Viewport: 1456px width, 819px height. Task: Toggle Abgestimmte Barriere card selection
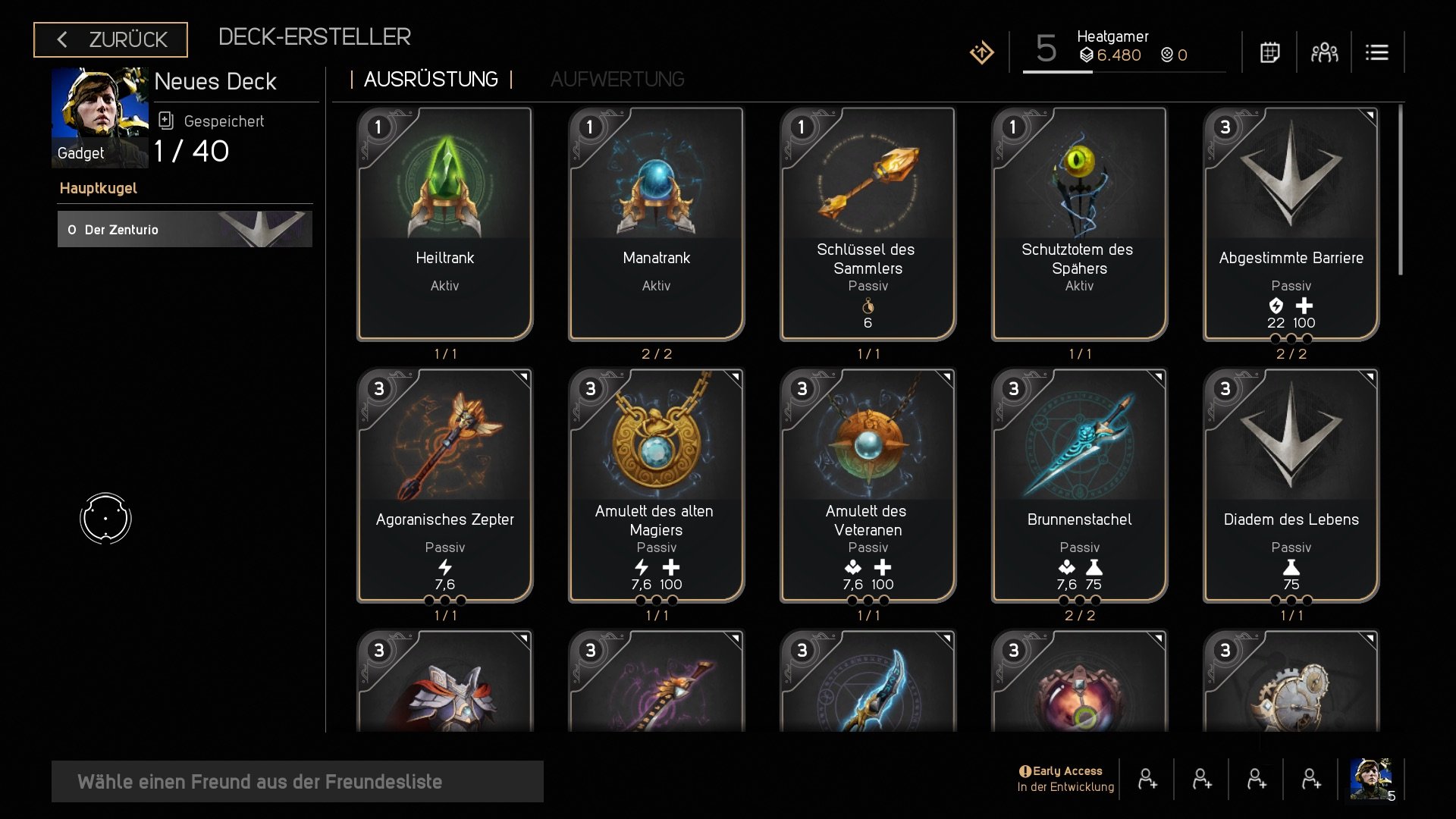pos(1291,224)
